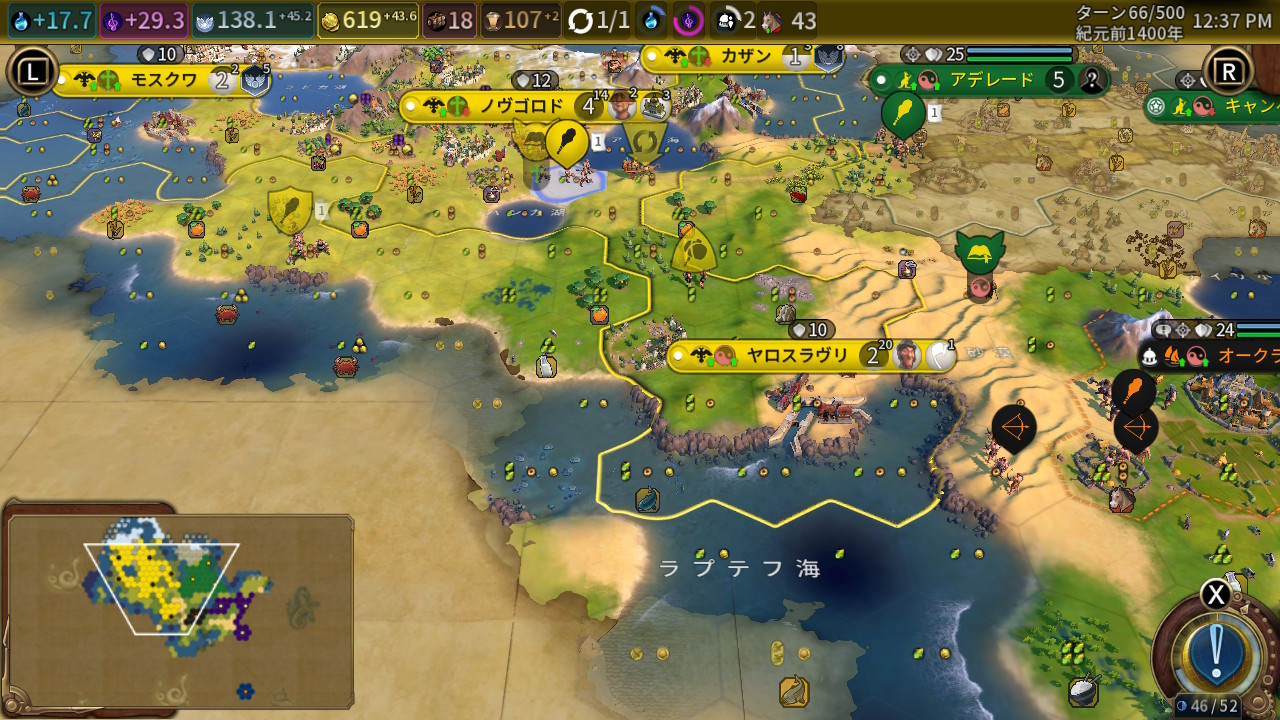Select the green unit flag near Adelaide
This screenshot has width=1280, height=720.
pos(904,112)
